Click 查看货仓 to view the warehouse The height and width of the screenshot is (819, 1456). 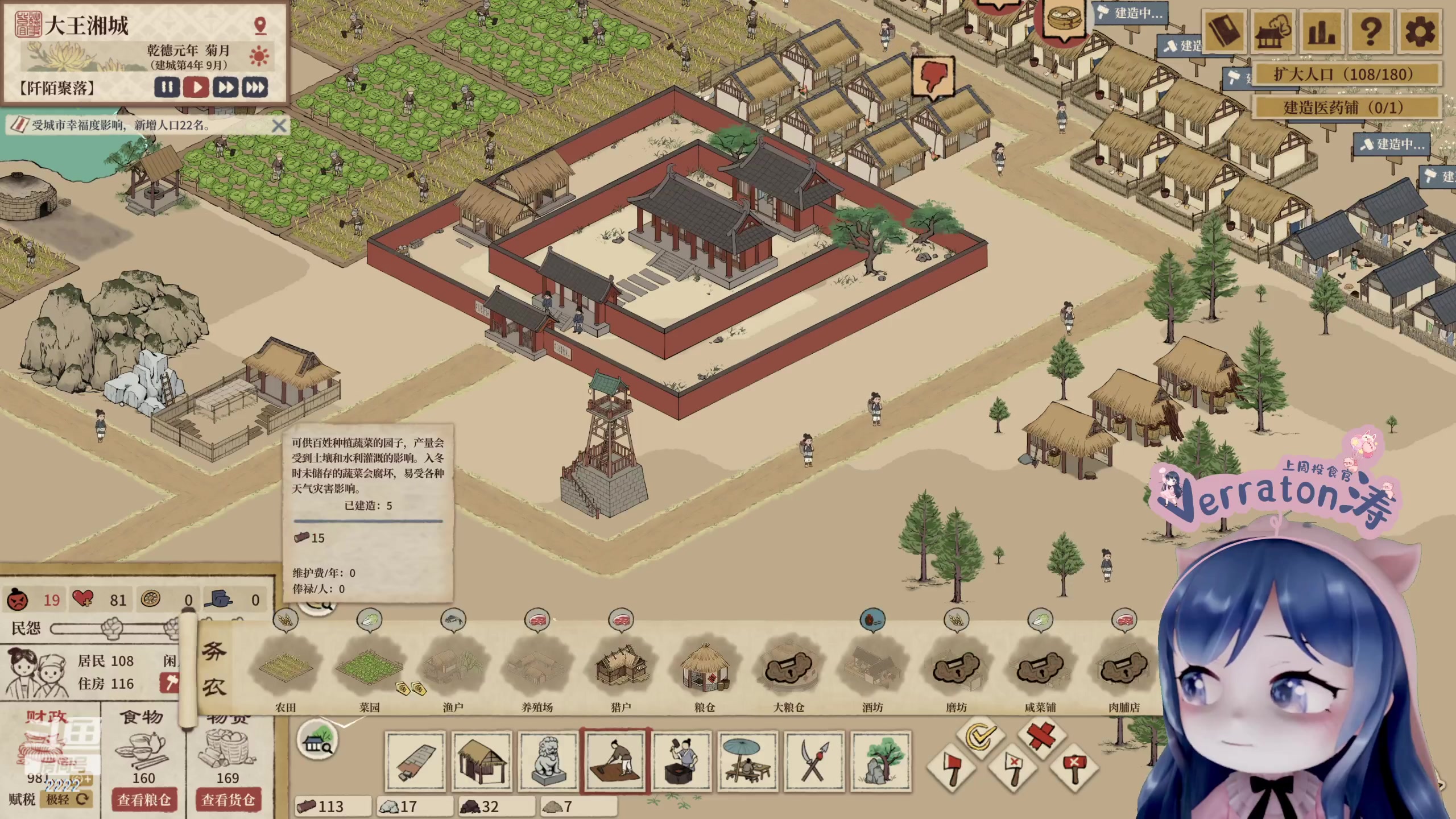tap(227, 800)
